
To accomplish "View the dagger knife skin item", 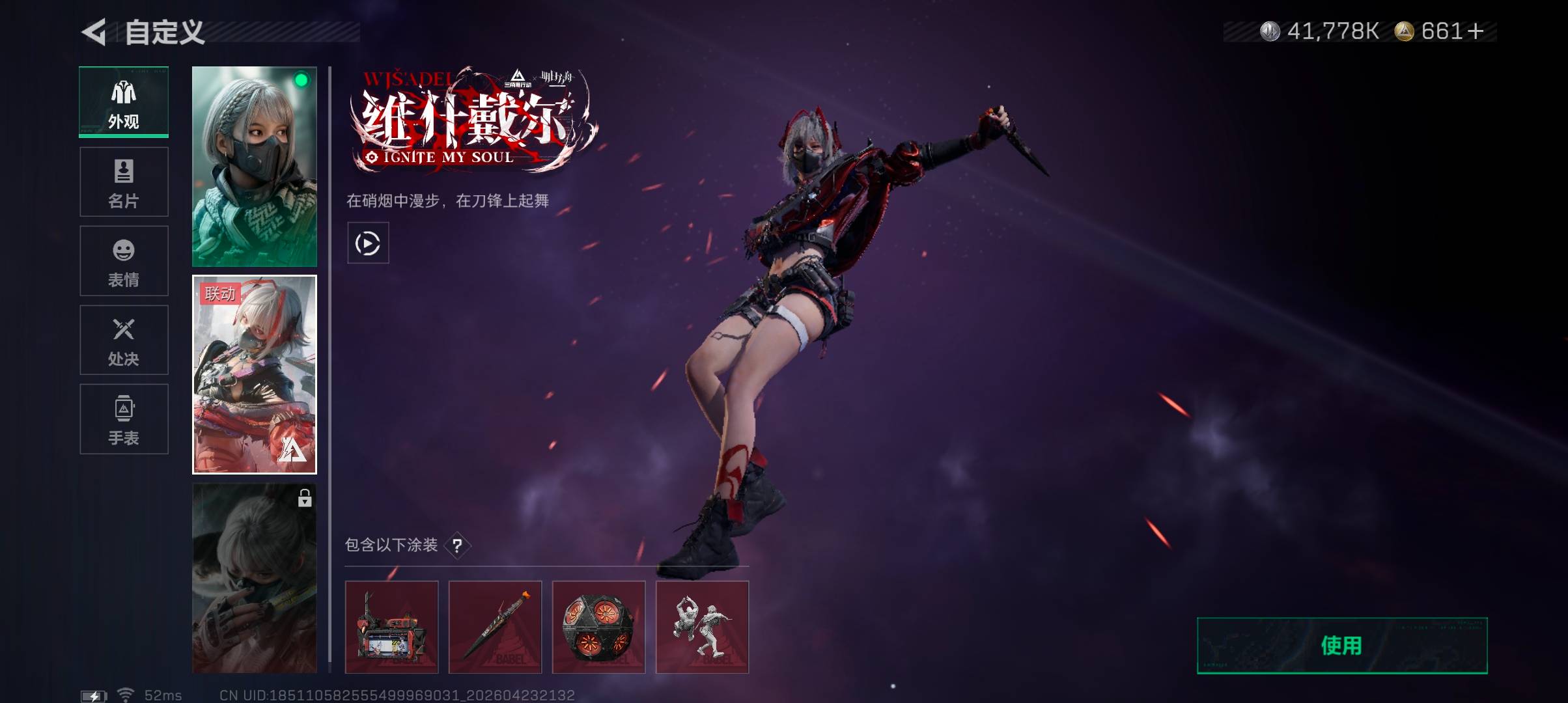I will [x=495, y=627].
